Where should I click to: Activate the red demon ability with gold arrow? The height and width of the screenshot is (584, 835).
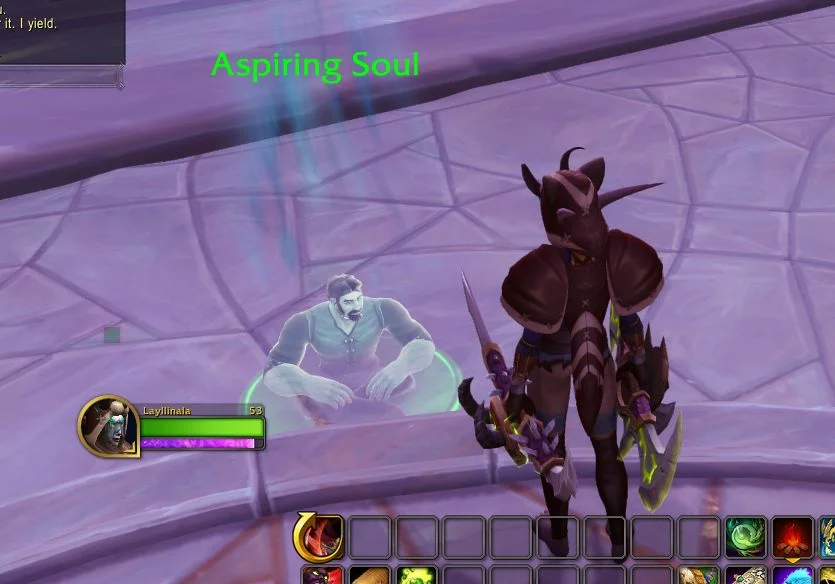[320, 537]
